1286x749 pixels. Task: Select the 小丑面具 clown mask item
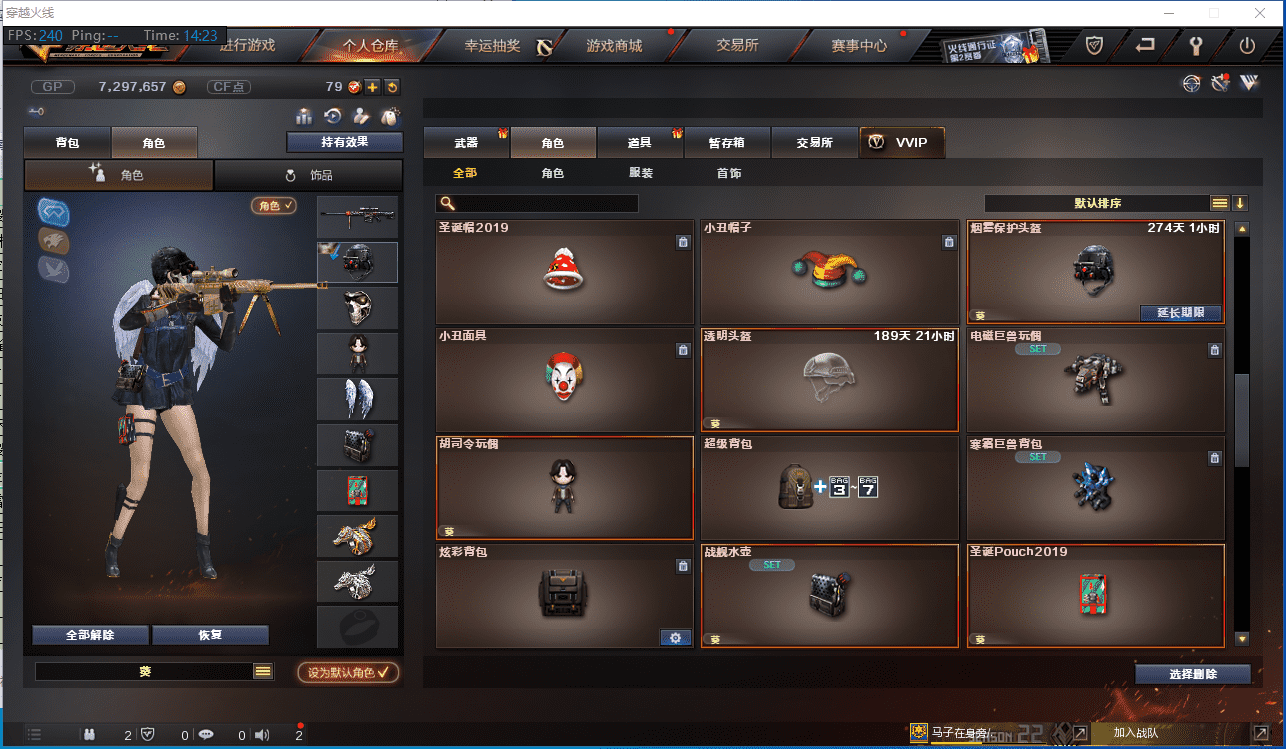[565, 378]
